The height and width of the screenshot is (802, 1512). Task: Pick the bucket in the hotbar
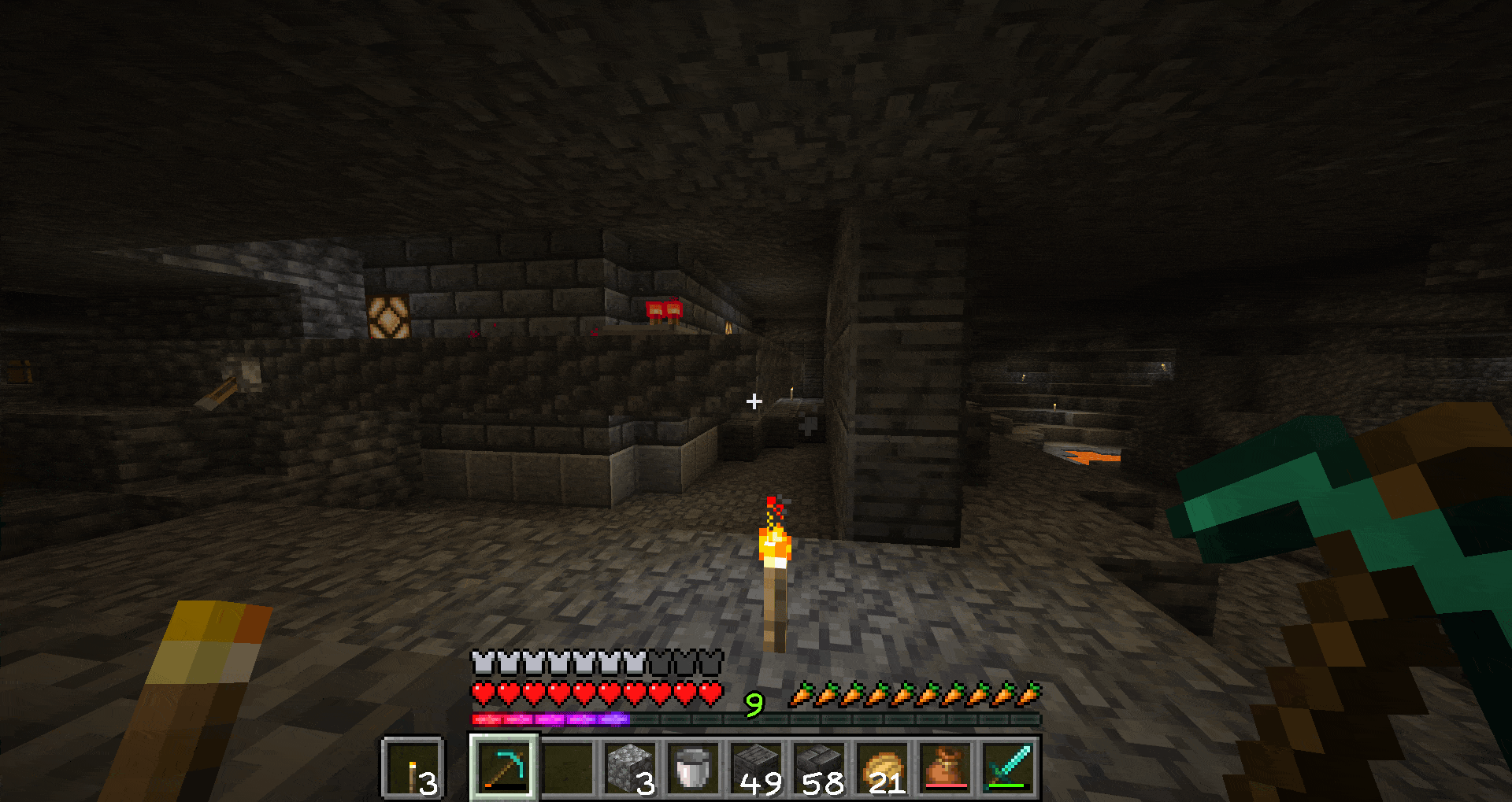click(694, 767)
